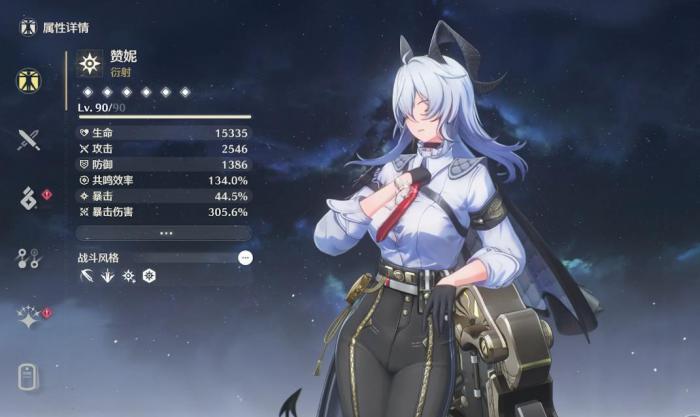
Task: Select the first combat style icon
Action: [86, 276]
